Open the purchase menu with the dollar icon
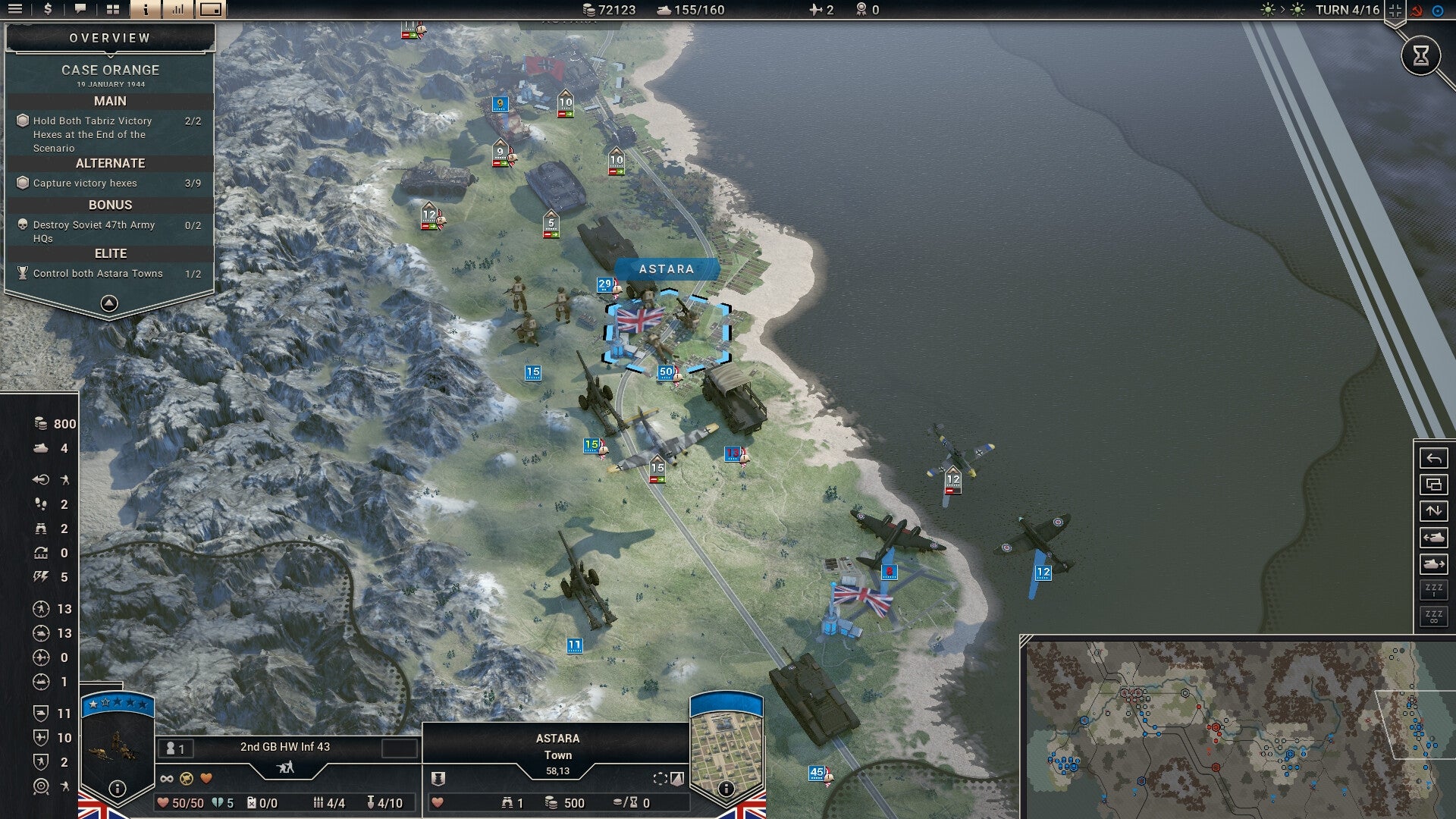 [x=48, y=10]
